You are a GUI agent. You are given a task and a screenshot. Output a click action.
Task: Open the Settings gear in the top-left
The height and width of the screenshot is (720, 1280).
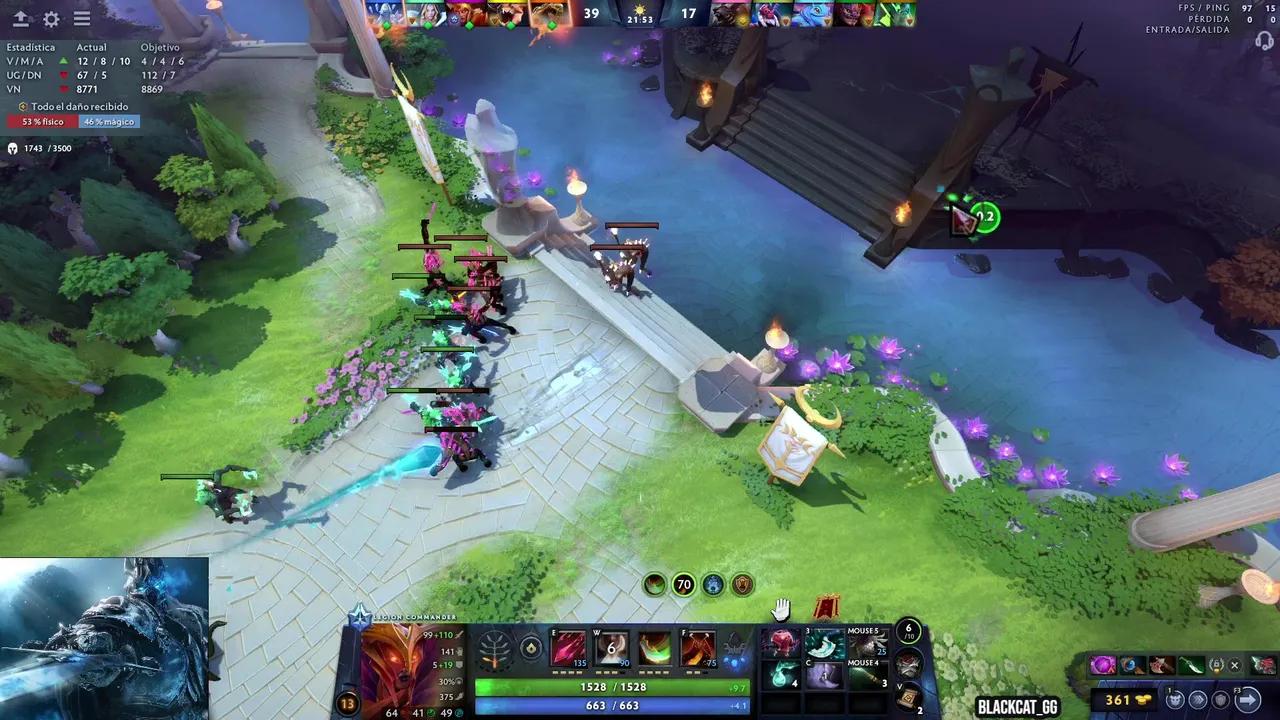[50, 17]
